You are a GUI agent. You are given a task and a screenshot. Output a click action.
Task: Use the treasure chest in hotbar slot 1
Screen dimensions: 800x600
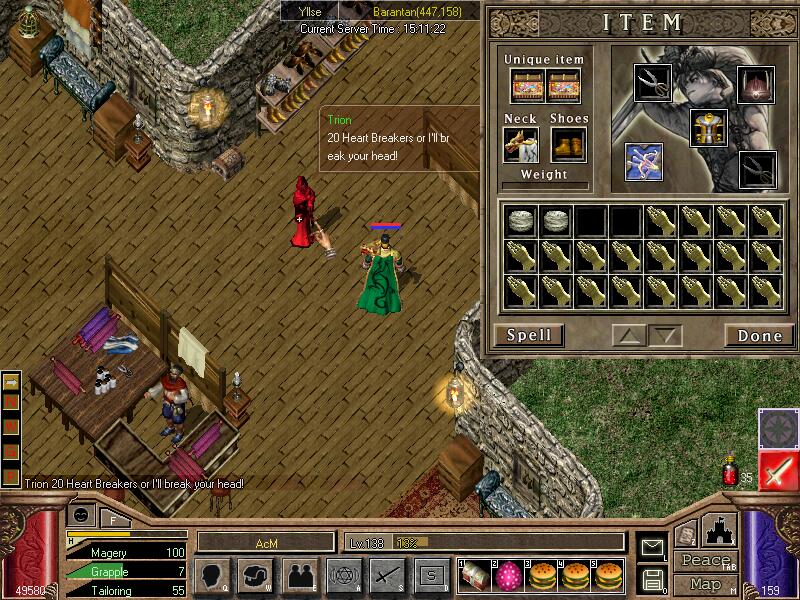pos(473,575)
